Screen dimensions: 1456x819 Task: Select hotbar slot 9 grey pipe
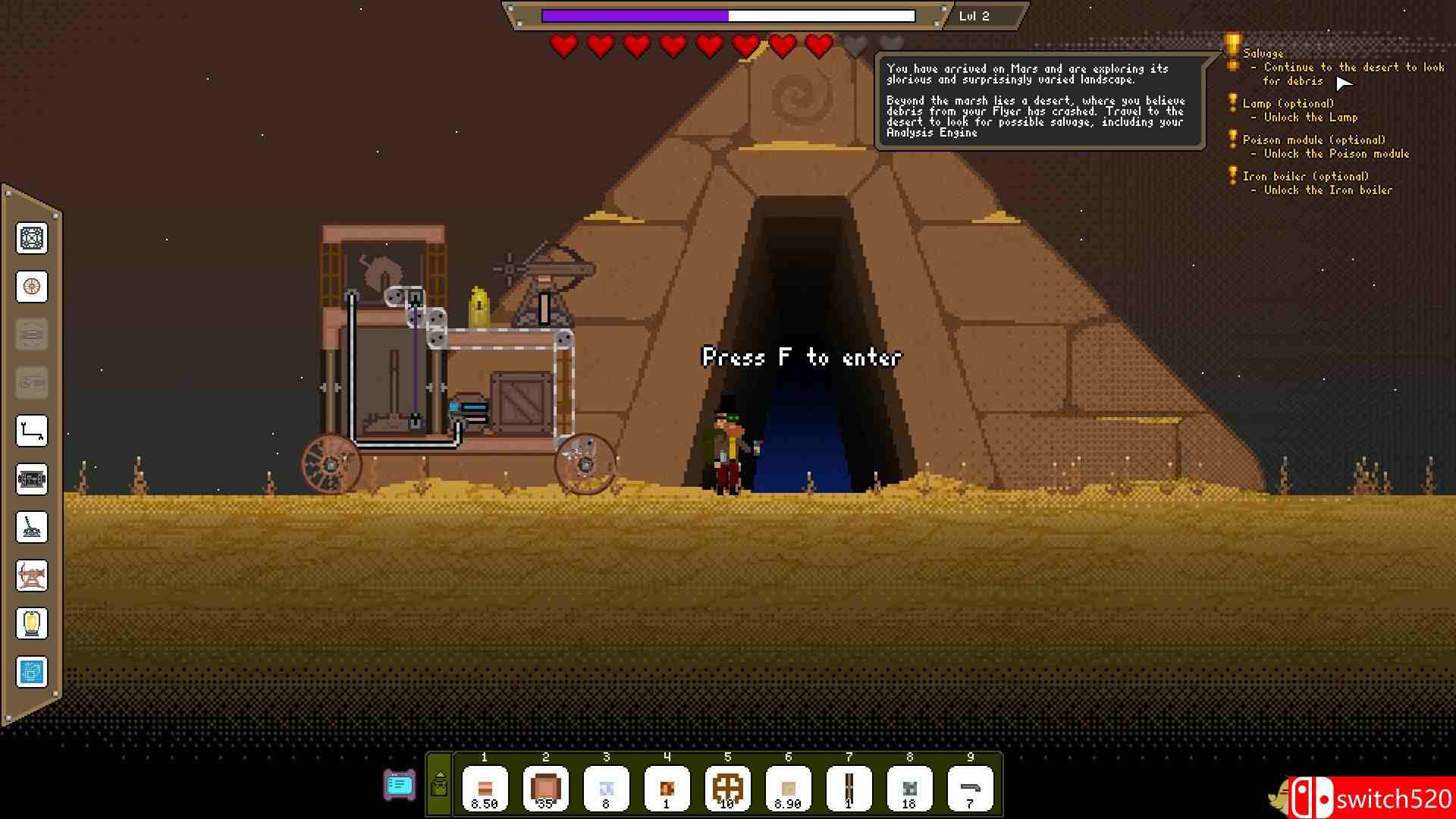click(970, 789)
